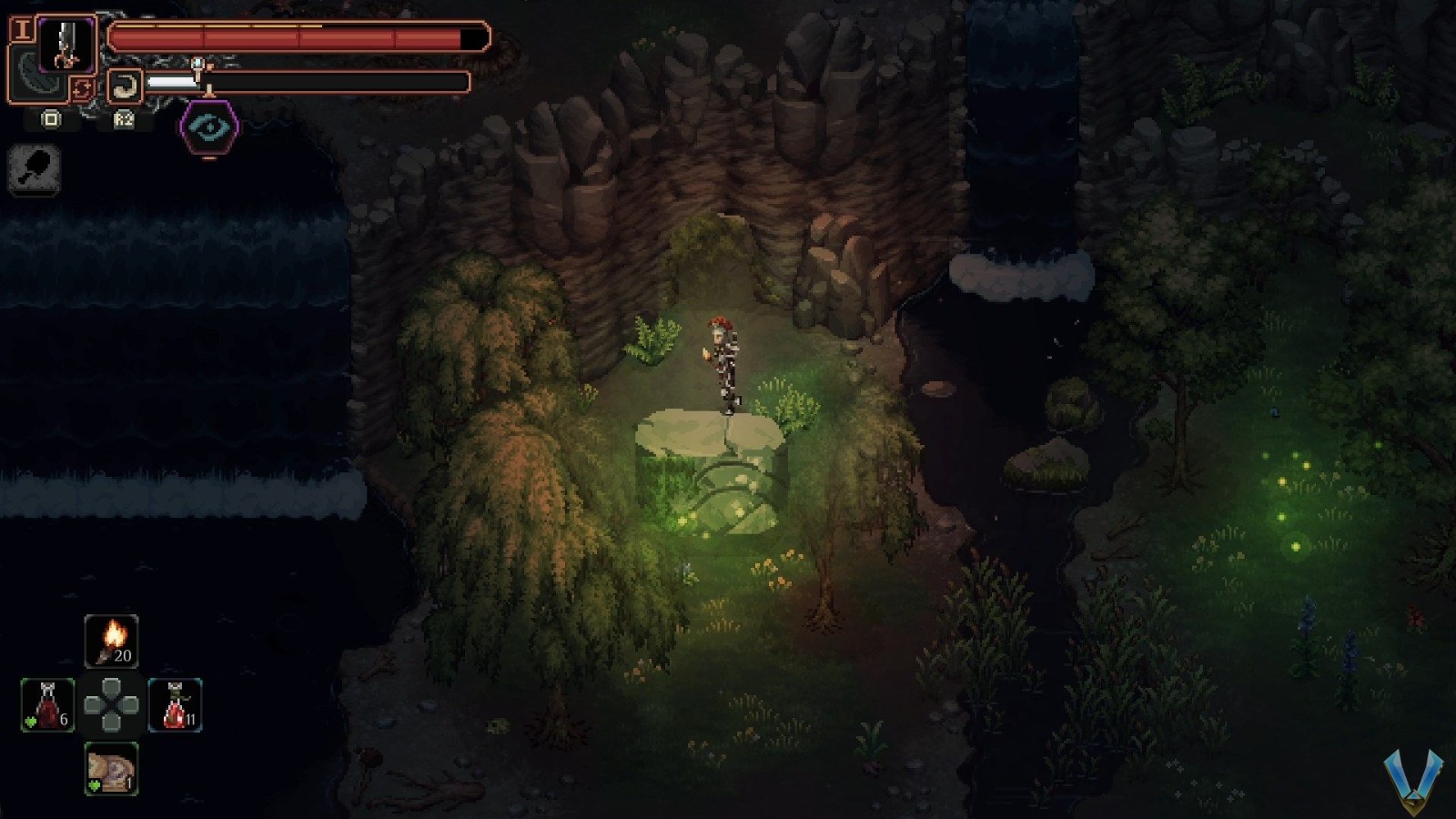Click the V logo watermark

(x=1411, y=782)
